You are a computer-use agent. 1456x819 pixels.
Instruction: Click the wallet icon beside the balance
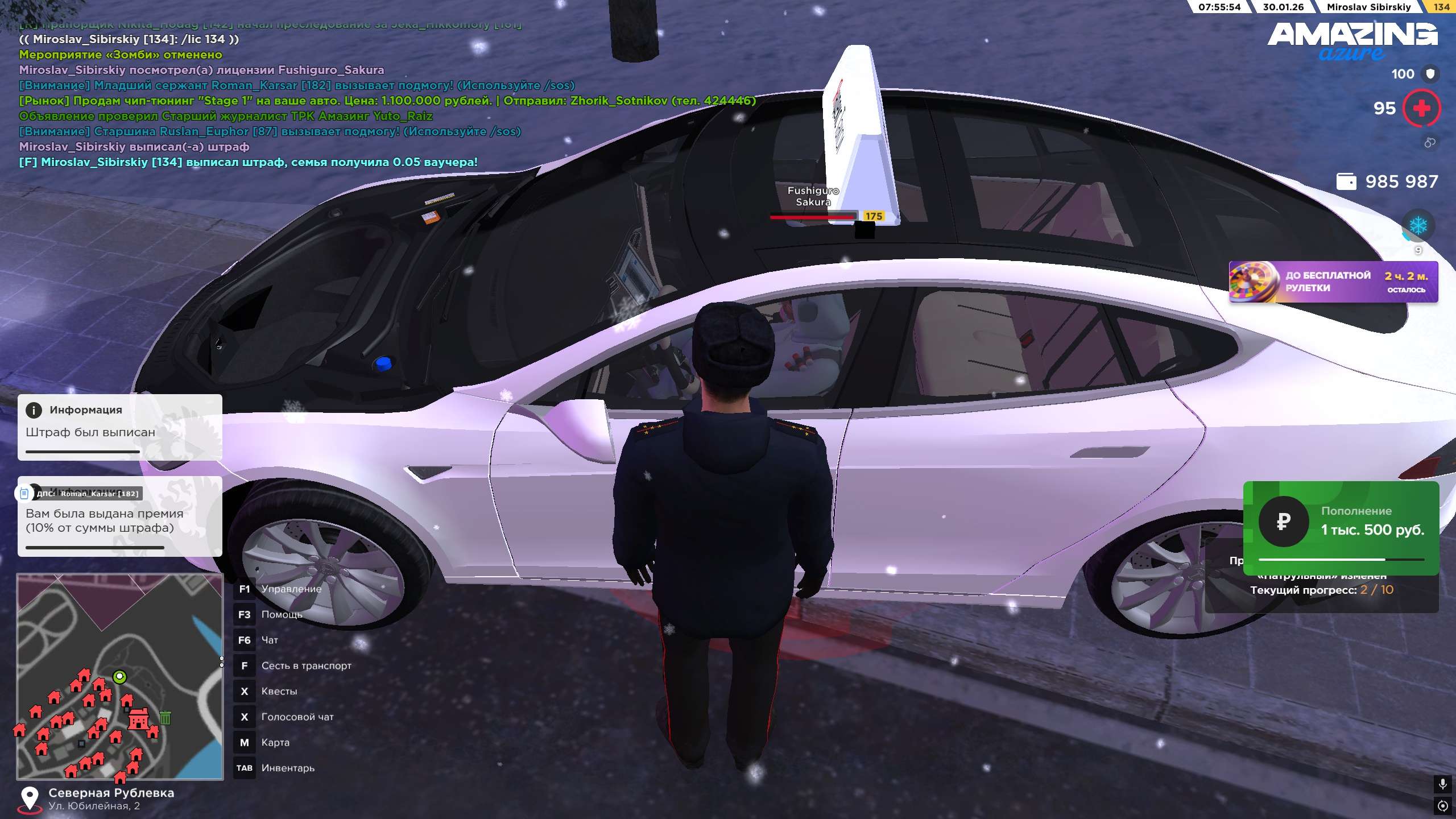point(1346,181)
